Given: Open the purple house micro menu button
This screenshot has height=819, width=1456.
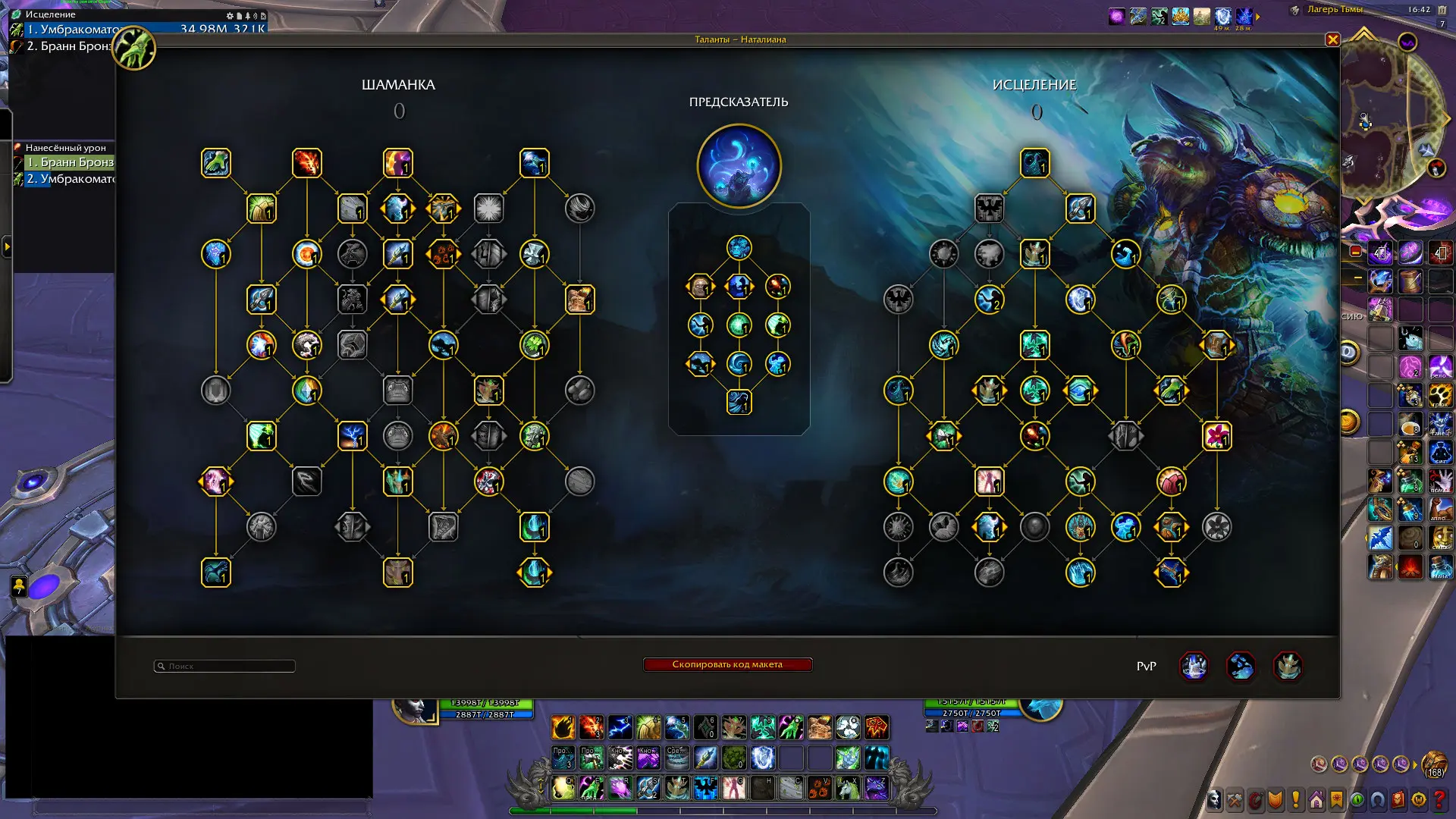Looking at the screenshot, I should pyautogui.click(x=1316, y=800).
